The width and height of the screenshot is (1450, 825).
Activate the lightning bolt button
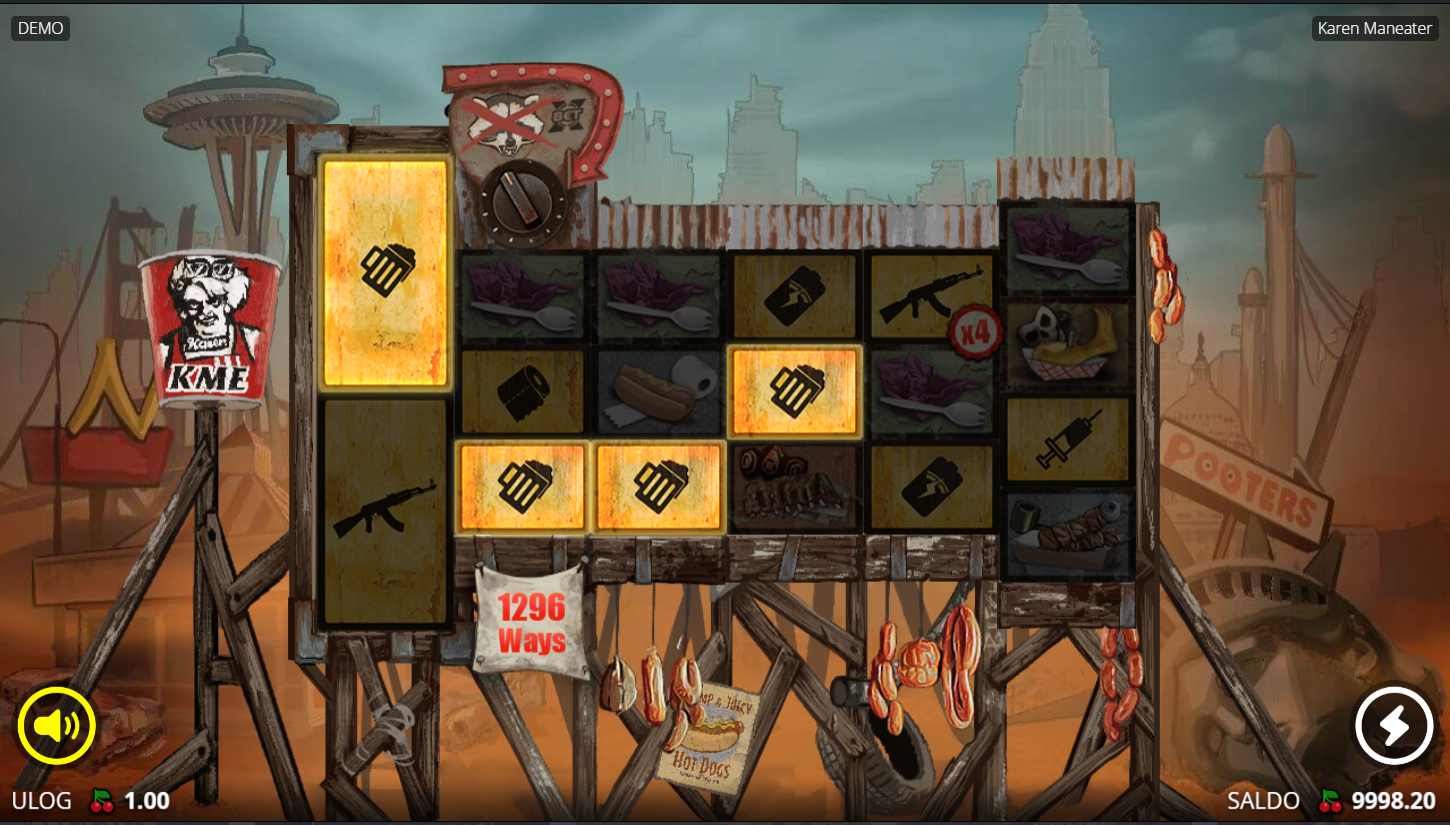tap(1394, 726)
